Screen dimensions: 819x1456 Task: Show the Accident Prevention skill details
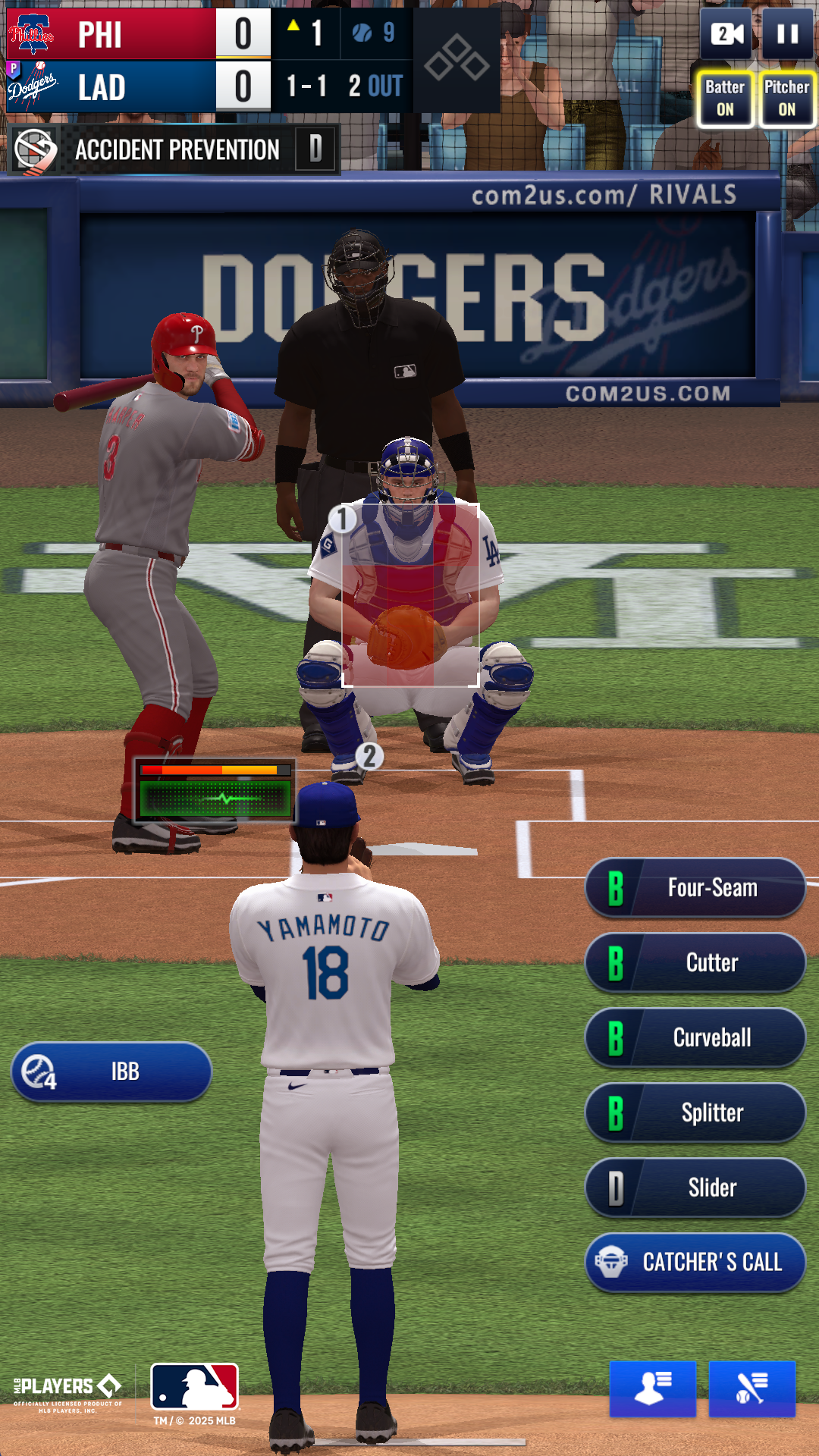pos(173,149)
